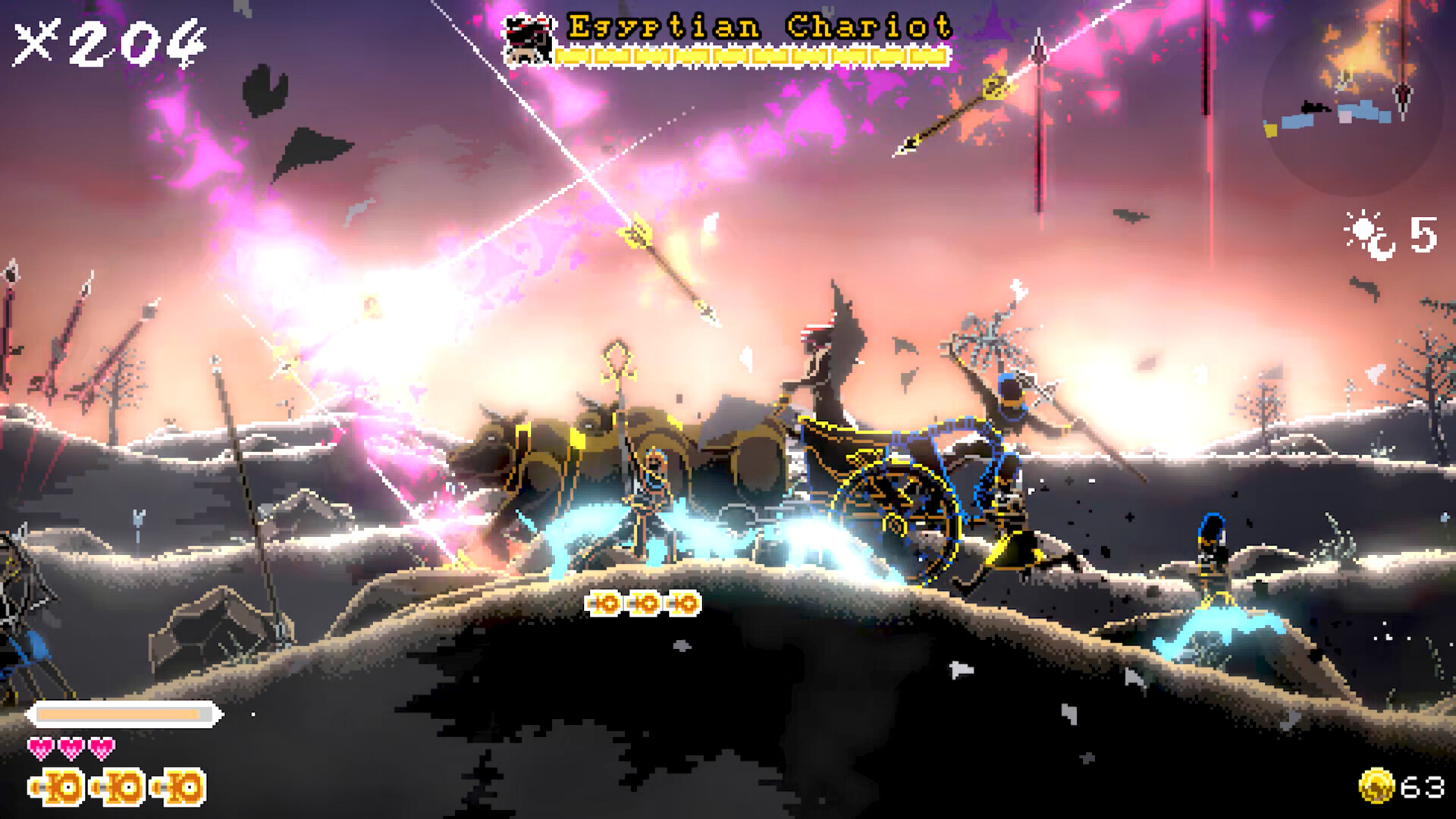Viewport: 1456px width, 819px height.
Task: Click the orange stamina gauge bar
Action: coord(121,714)
